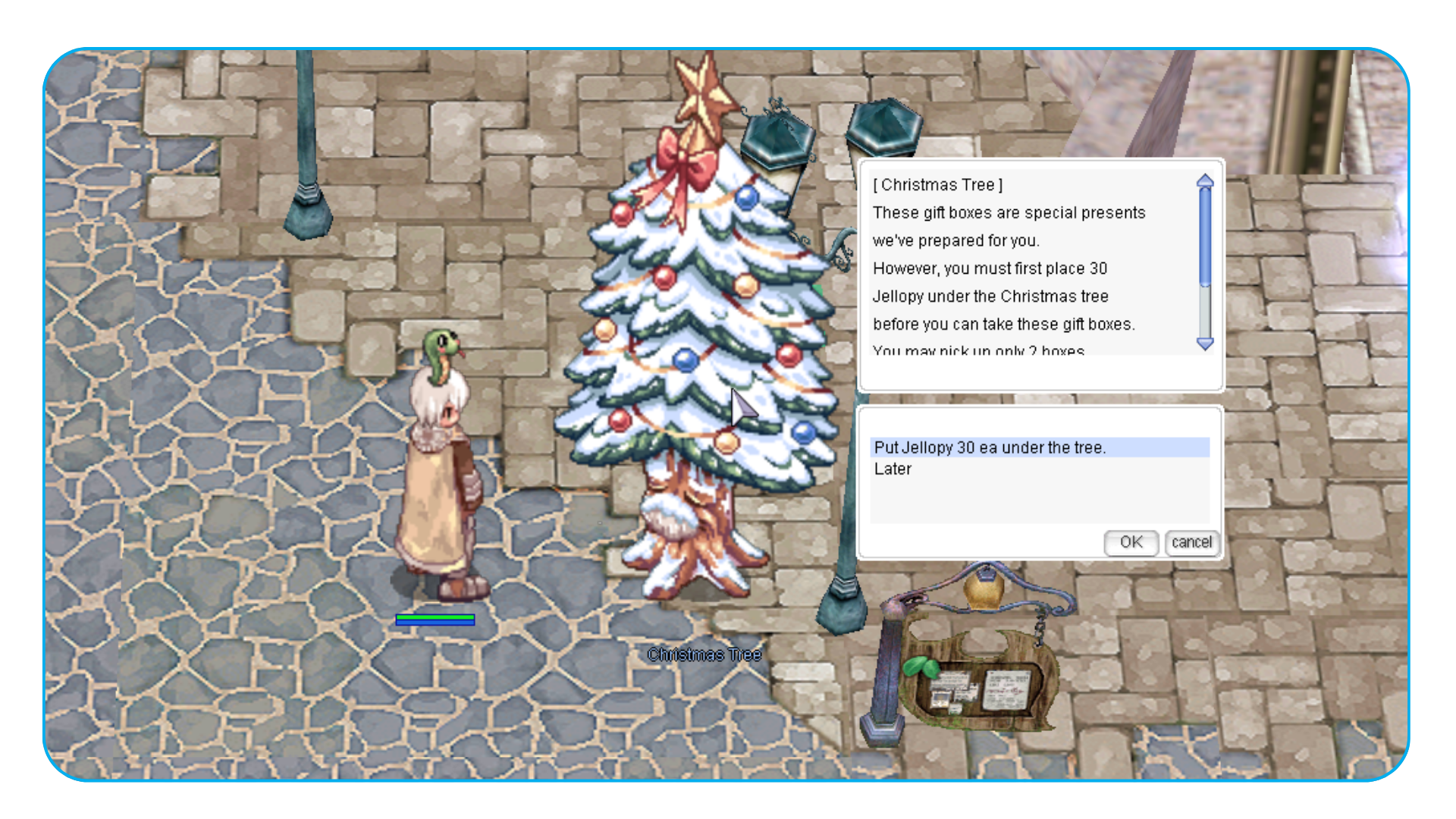Viewport: 1456px width, 819px height.
Task: Click the dialogue scrollbar's up arrow
Action: click(x=1205, y=181)
